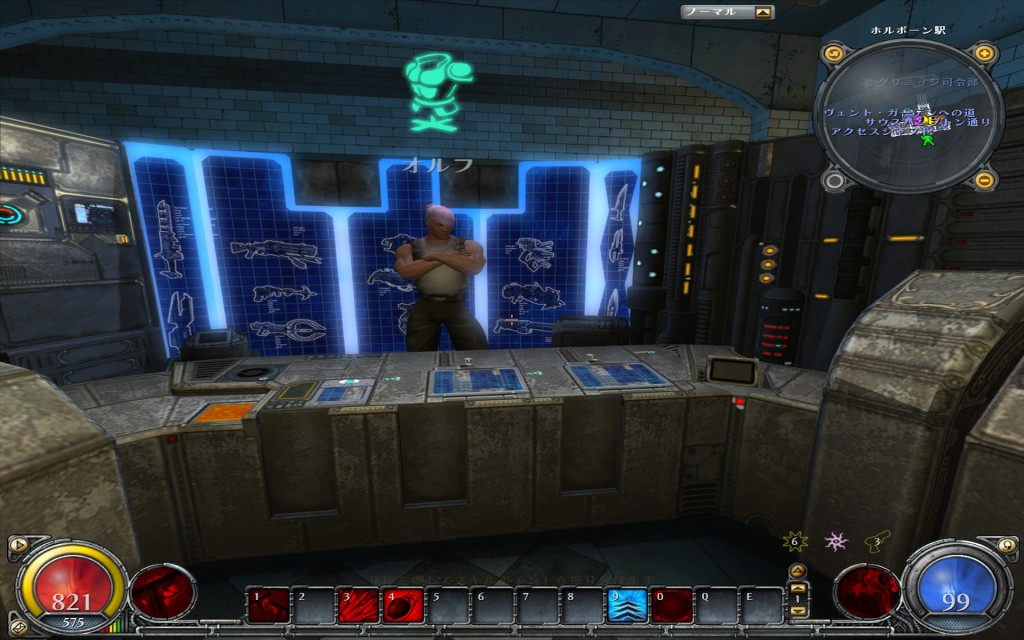Screen dimensions: 1024x640
Task: Click the minimap's rotate arrow button
Action: (835, 53)
